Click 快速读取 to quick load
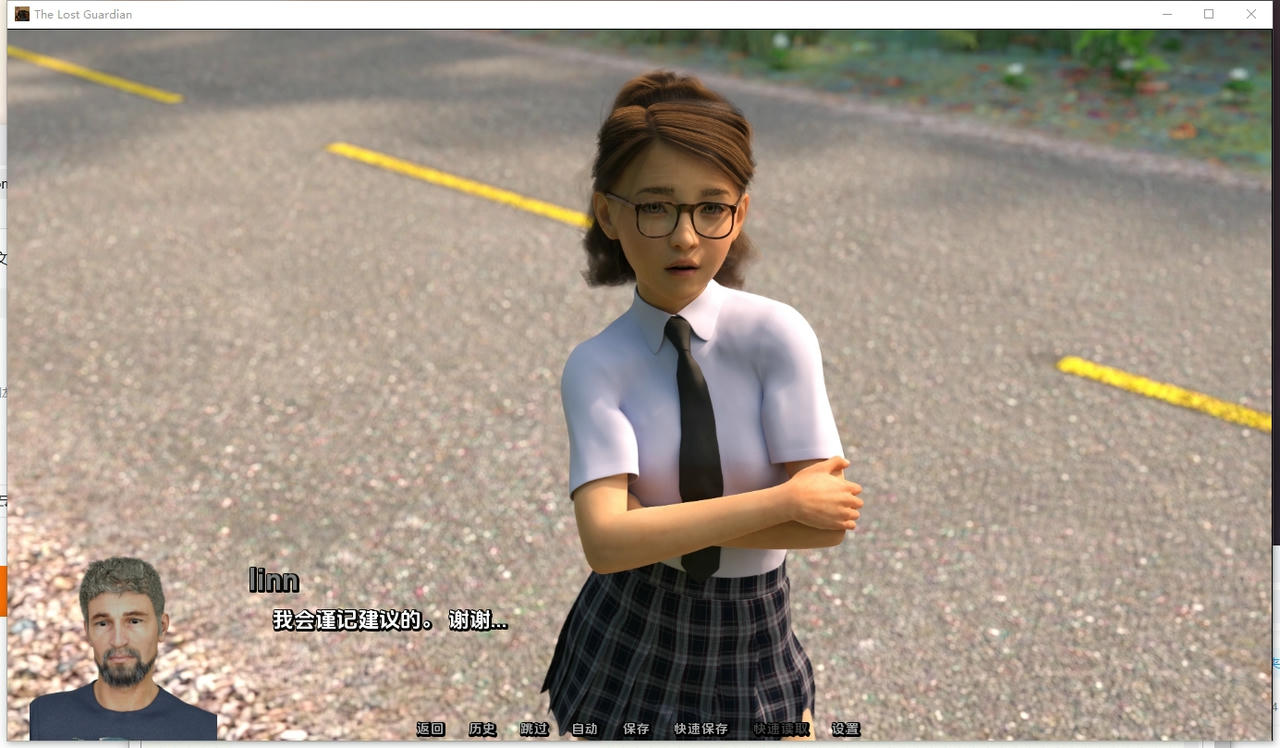Image resolution: width=1280 pixels, height=748 pixels. pyautogui.click(x=780, y=729)
